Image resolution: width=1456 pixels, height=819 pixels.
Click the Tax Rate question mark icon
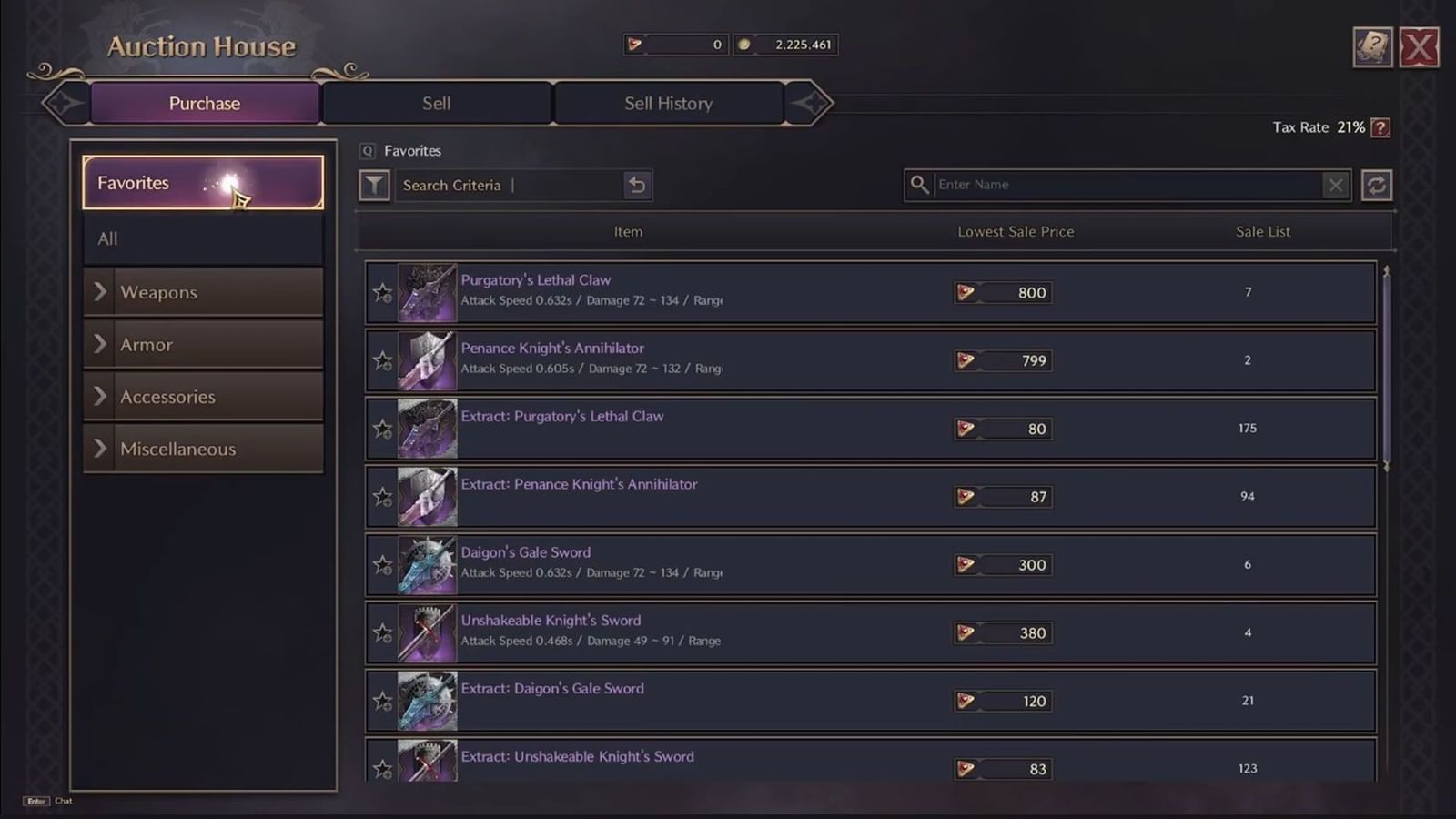[1380, 127]
